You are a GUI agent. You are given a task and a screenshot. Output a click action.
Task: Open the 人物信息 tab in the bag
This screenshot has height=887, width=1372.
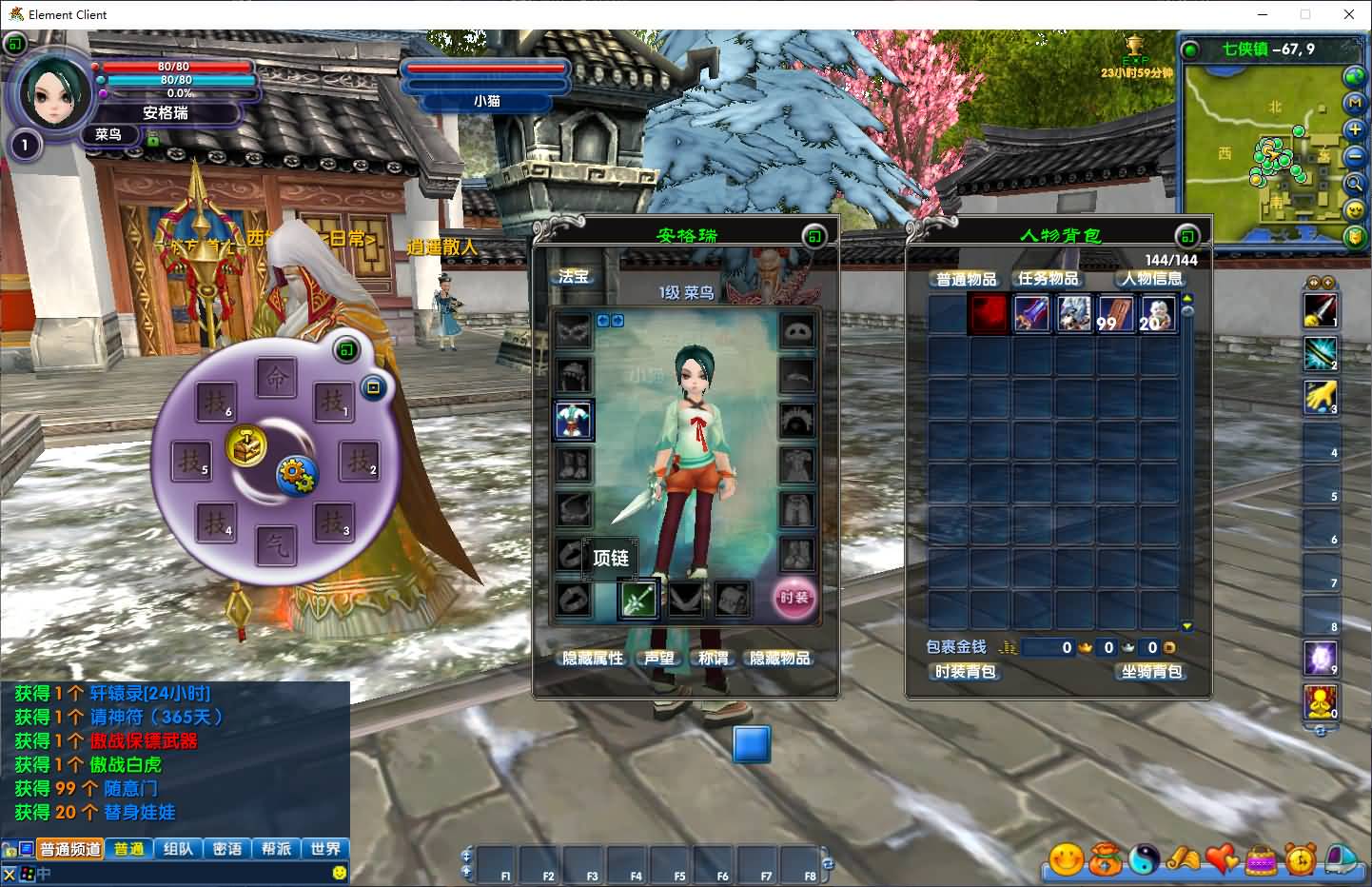point(1151,279)
